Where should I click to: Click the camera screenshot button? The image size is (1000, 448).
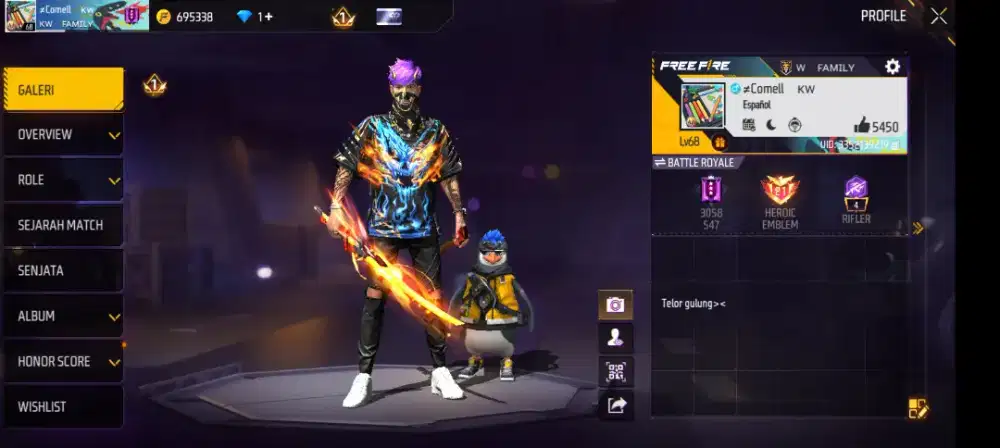coord(615,305)
